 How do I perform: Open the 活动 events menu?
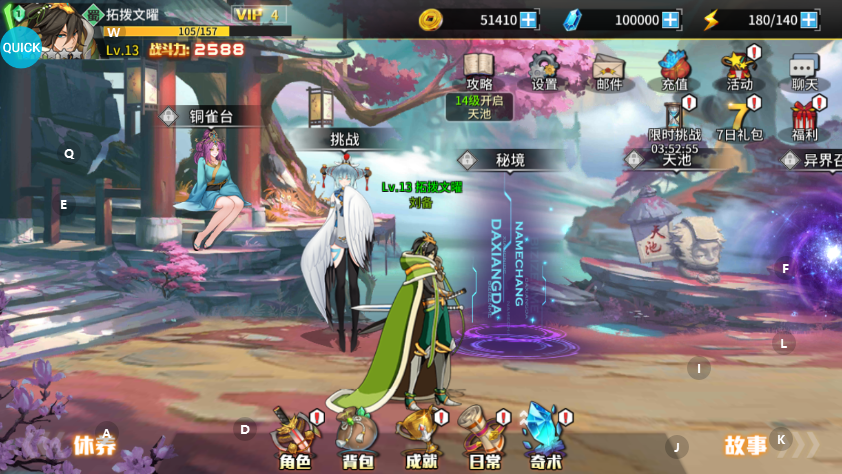(739, 68)
